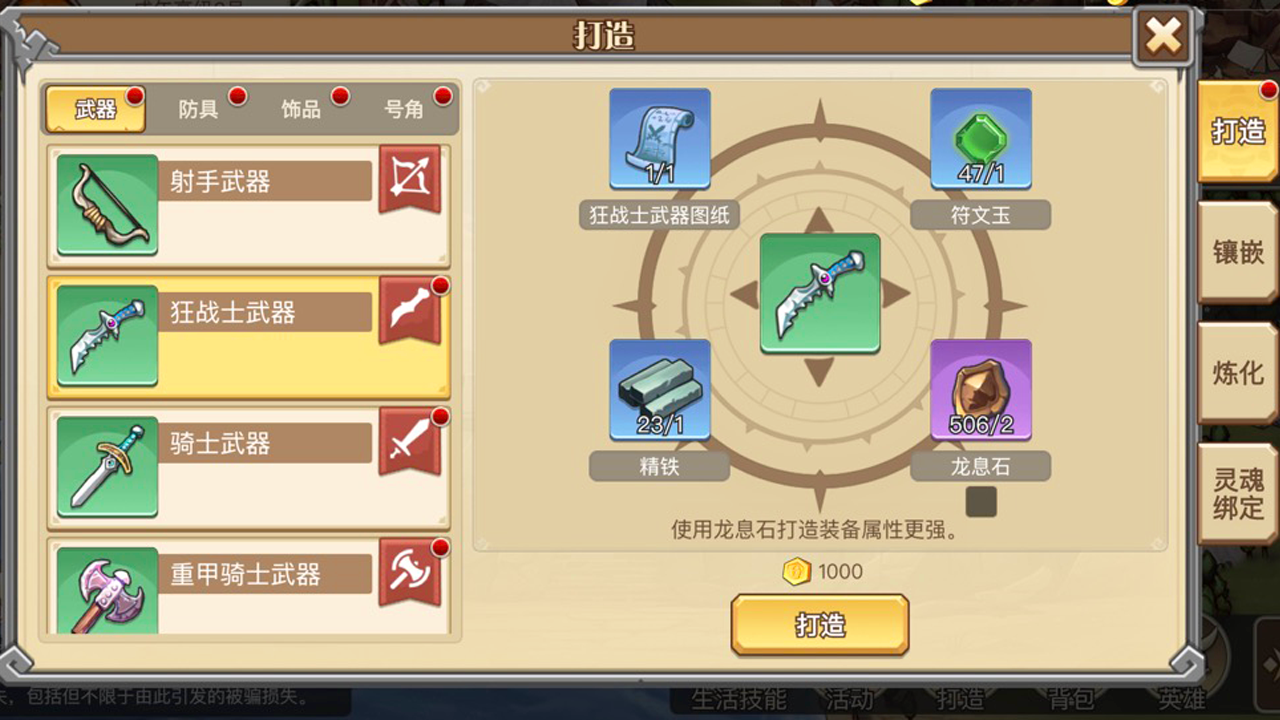
Task: Switch to the 炼化 refining side tab
Action: click(1238, 373)
